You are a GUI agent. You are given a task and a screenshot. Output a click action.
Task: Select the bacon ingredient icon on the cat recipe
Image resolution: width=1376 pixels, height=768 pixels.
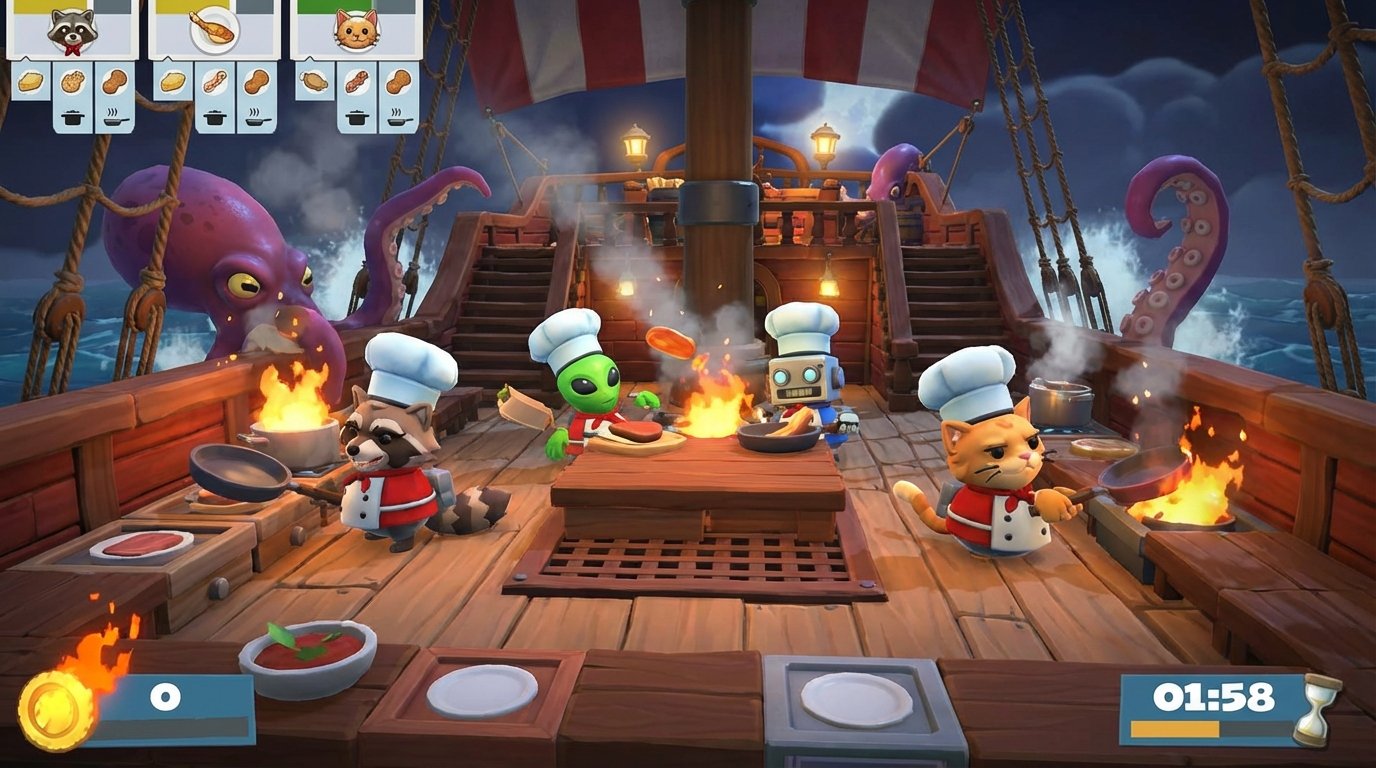[357, 82]
